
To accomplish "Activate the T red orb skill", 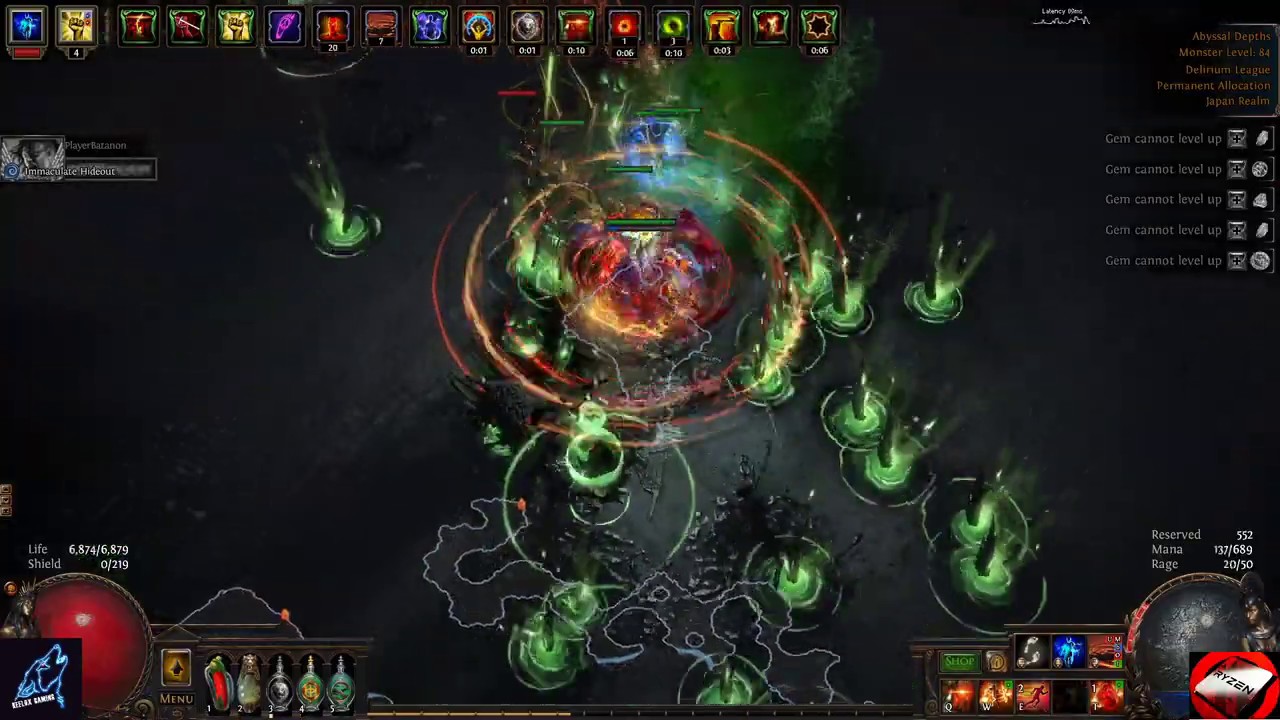I will click(x=1107, y=695).
